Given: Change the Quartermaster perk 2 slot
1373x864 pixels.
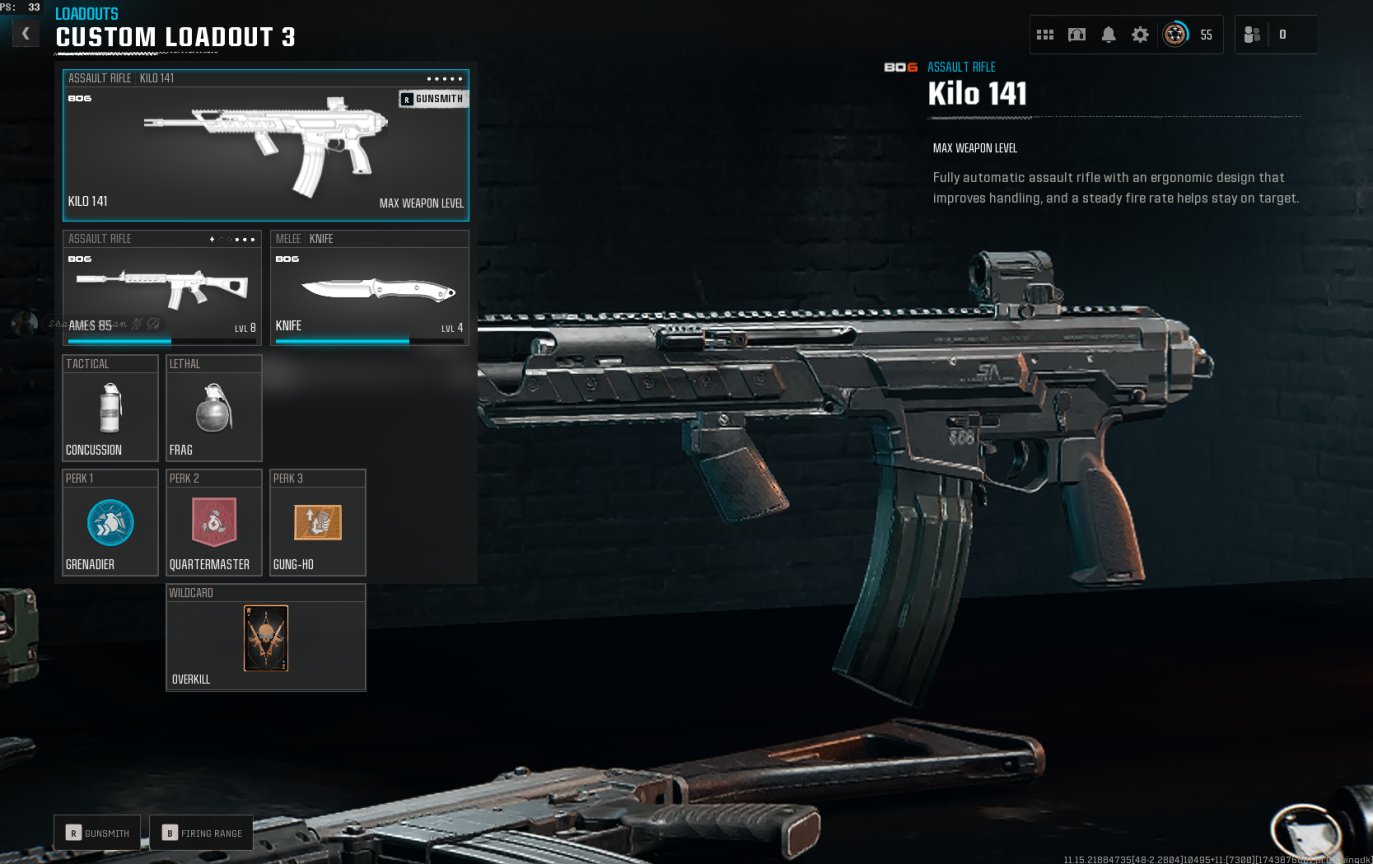Looking at the screenshot, I should [214, 522].
